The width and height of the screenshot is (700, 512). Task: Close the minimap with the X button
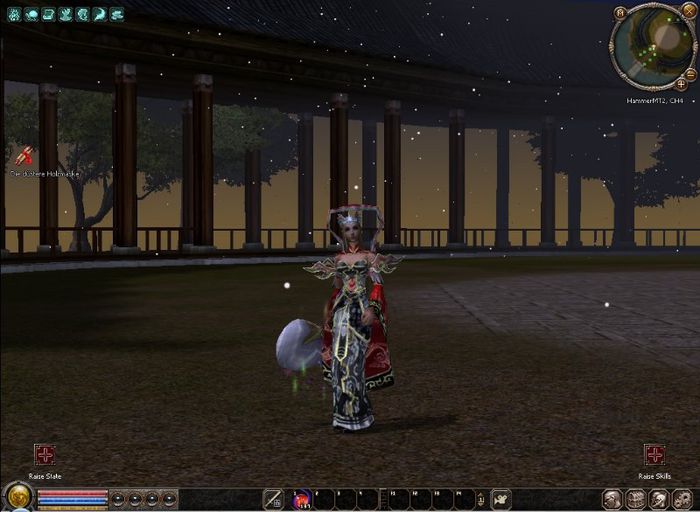coord(688,12)
